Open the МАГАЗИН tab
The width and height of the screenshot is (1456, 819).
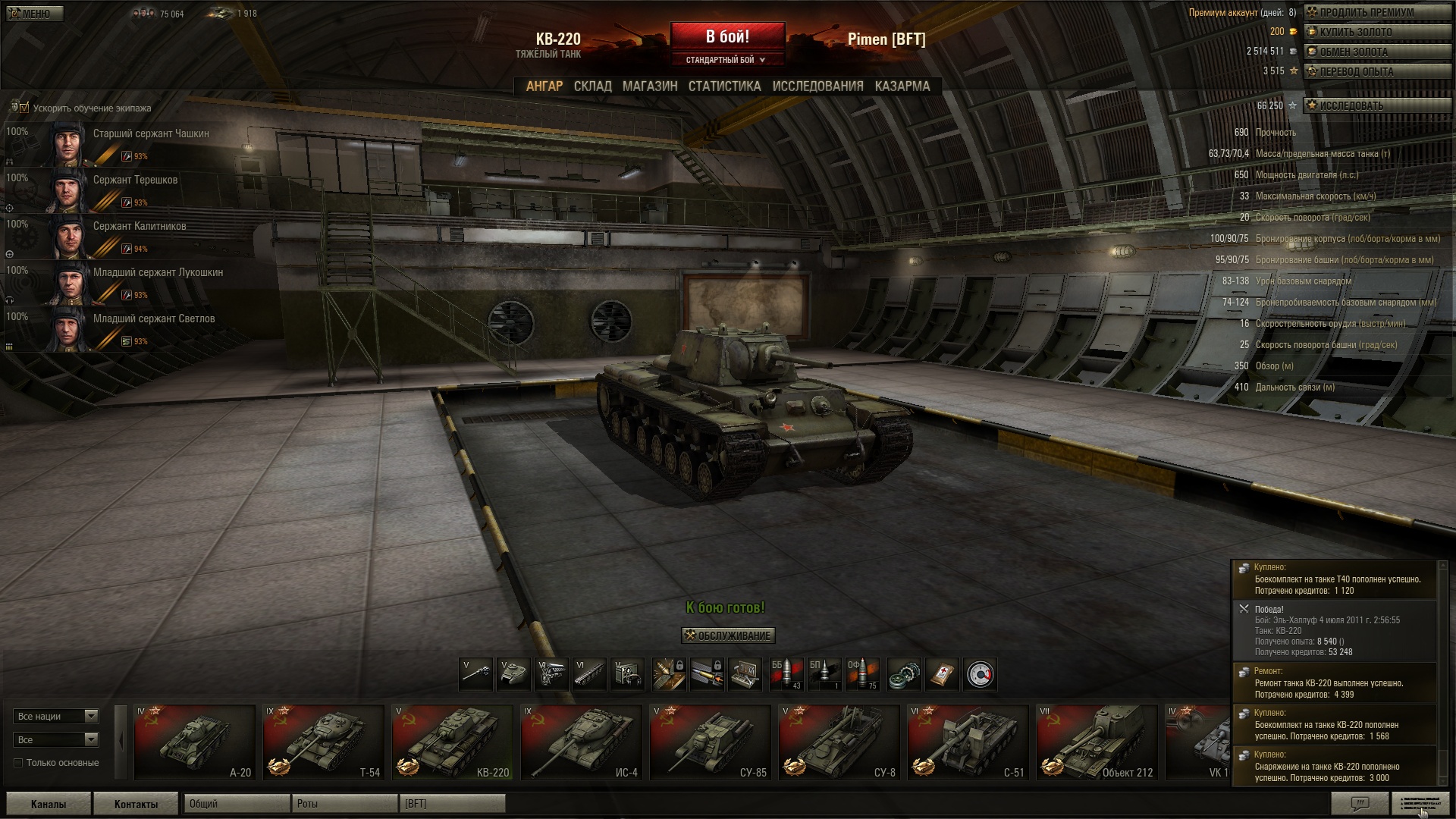click(650, 86)
